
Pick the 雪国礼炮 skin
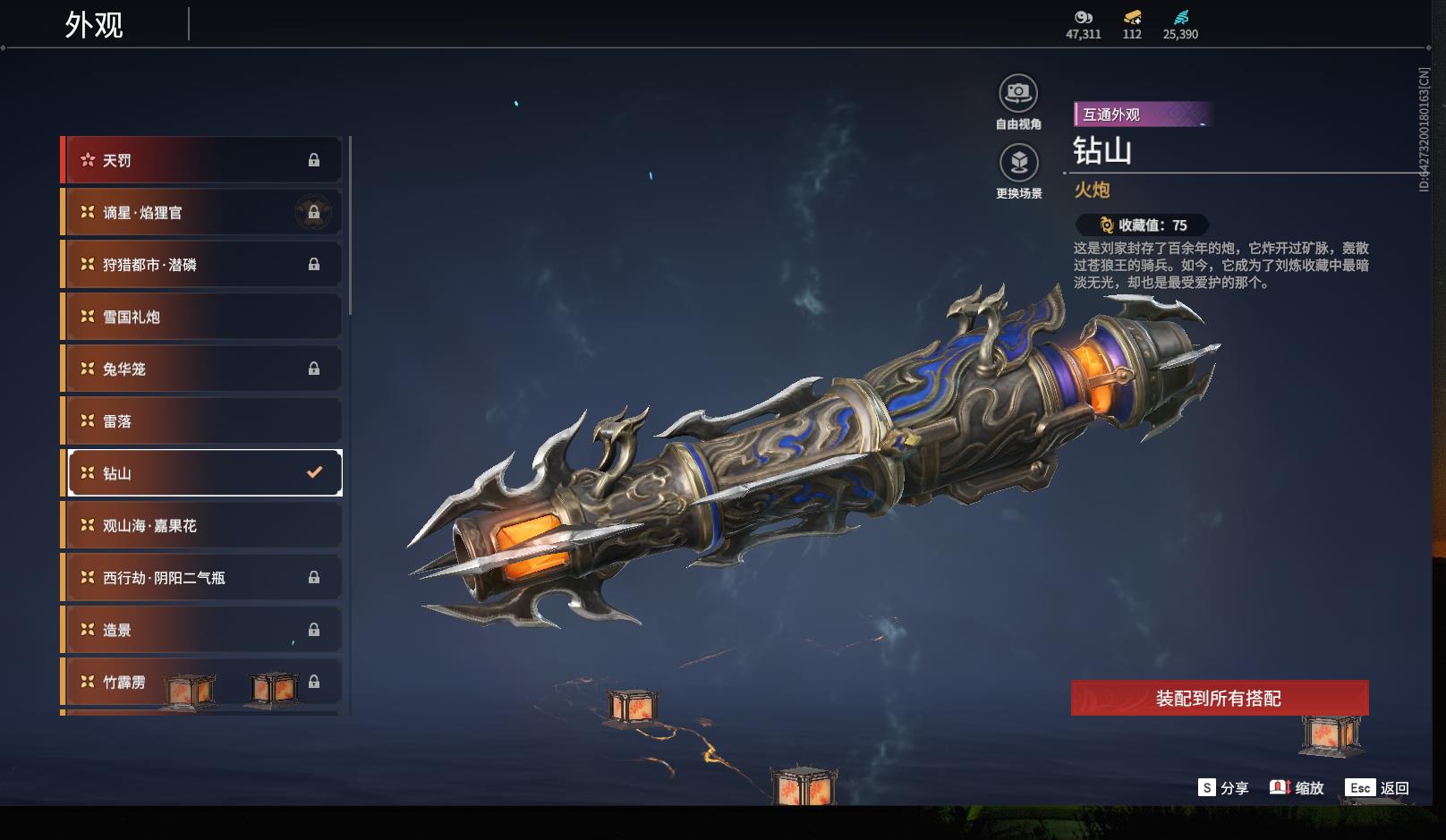[202, 317]
